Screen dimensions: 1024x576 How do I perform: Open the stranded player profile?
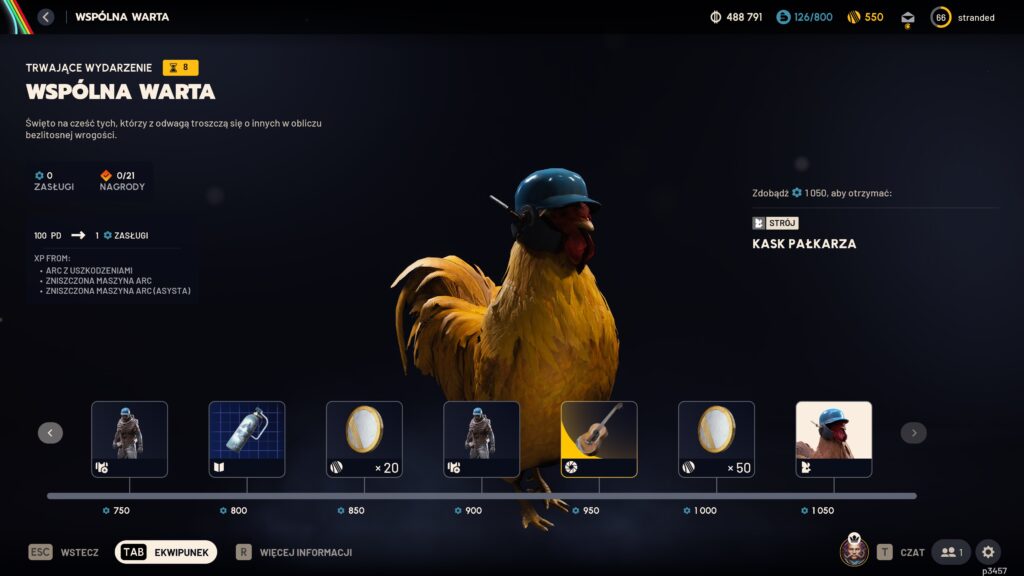pyautogui.click(x=963, y=17)
